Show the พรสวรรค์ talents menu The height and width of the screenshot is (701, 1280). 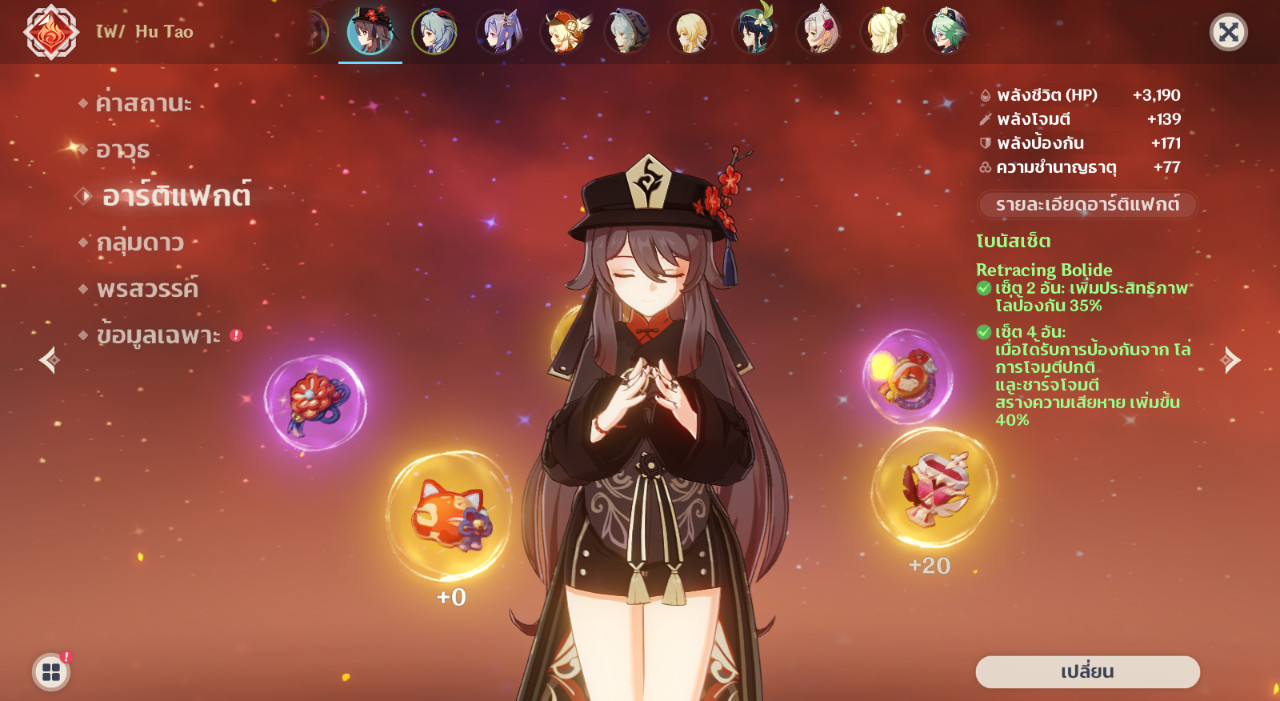click(x=147, y=289)
